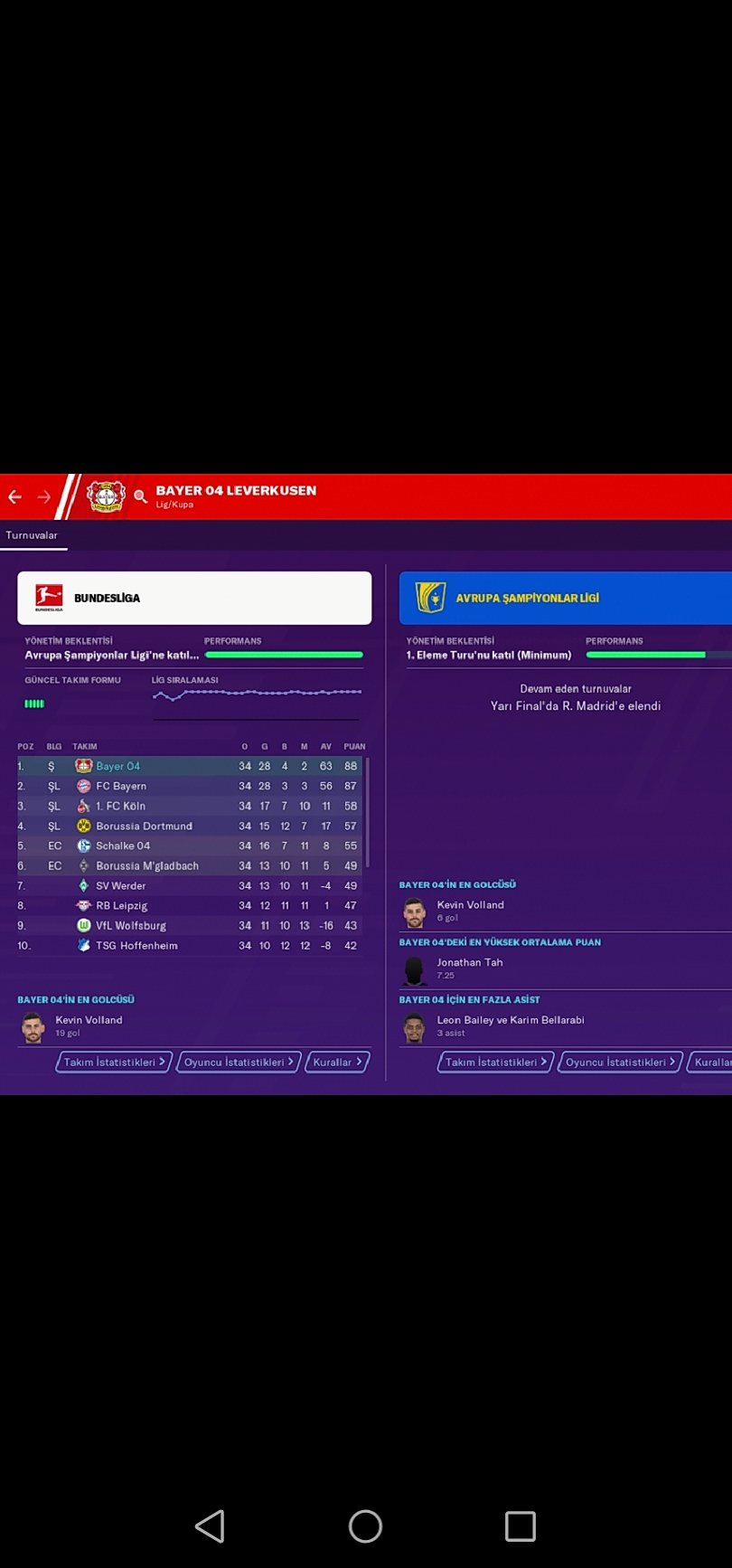Switch to the Turnuvalar tab
This screenshot has width=732, height=1568.
[32, 535]
